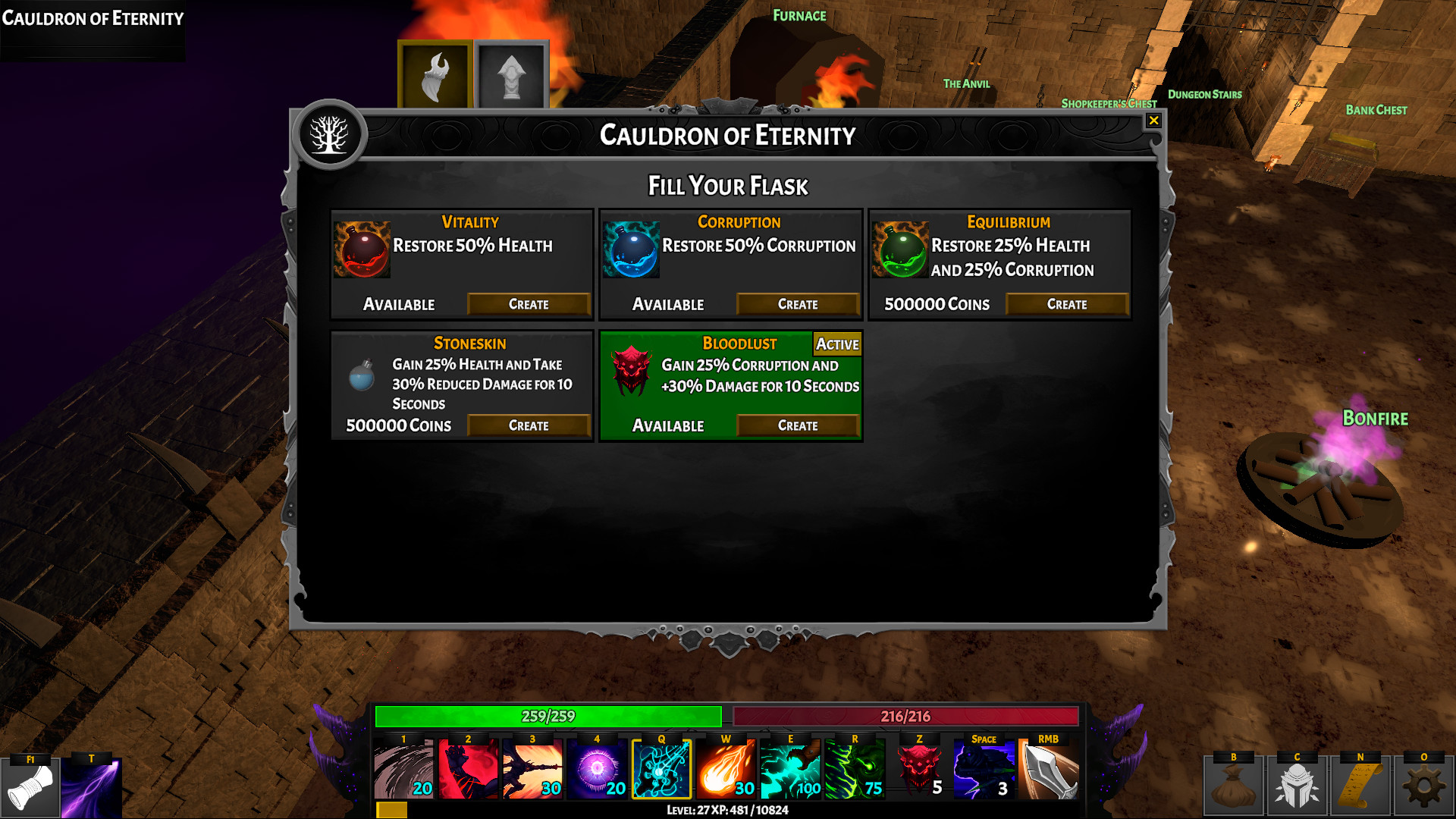
Task: Create the Equilibrium potion
Action: 1066,304
